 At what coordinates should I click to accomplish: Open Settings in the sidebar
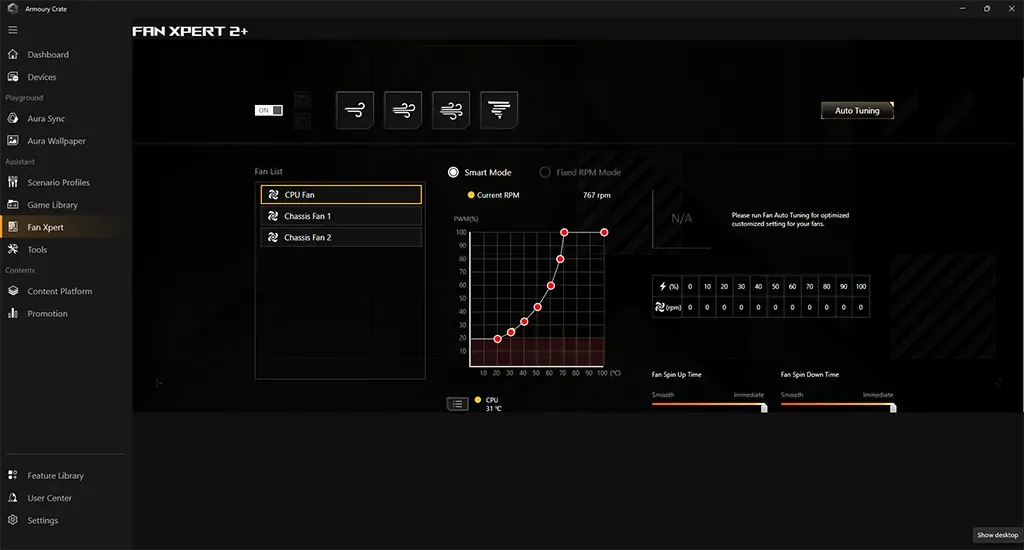[x=43, y=521]
